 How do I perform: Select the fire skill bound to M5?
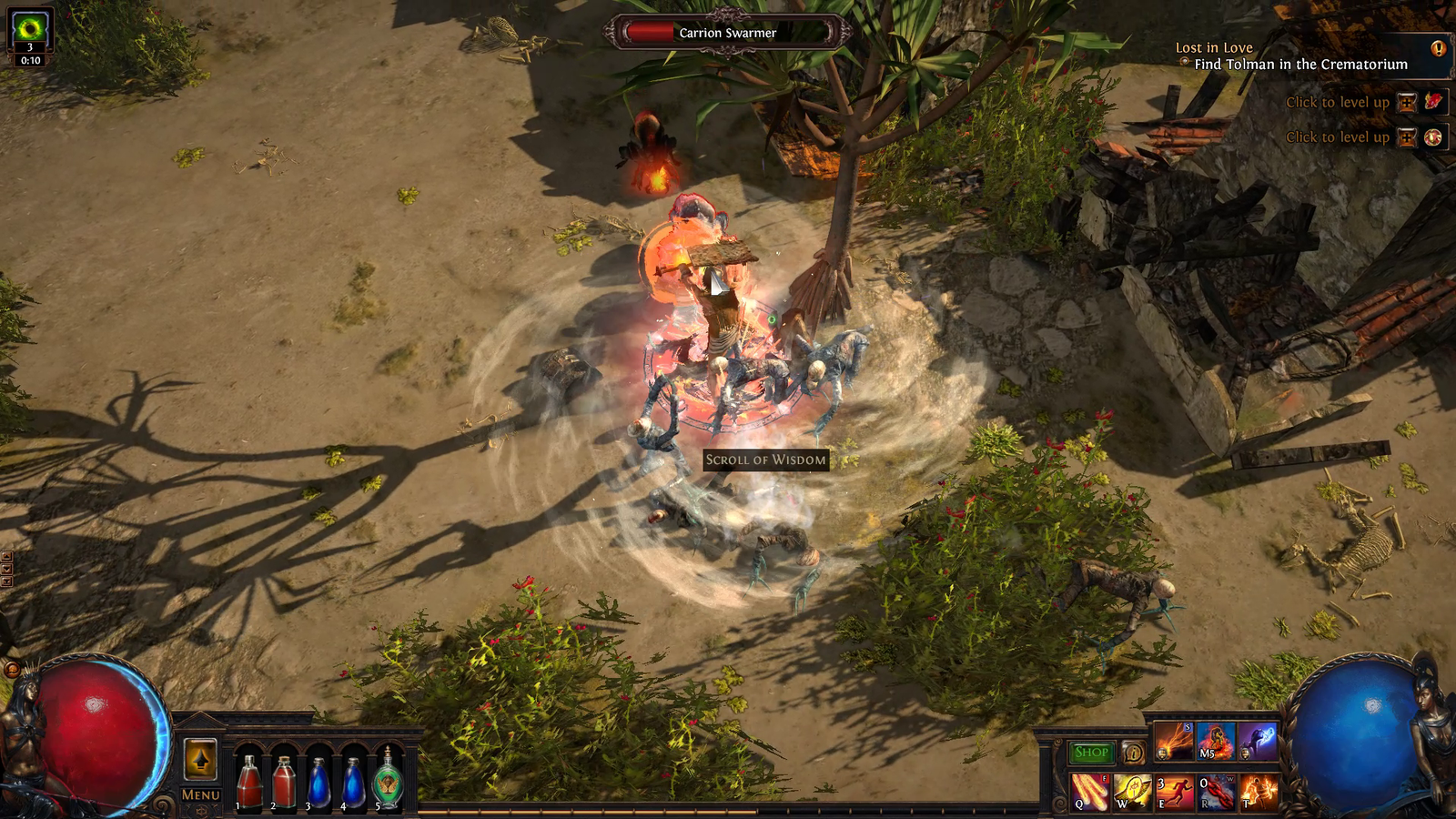1217,743
